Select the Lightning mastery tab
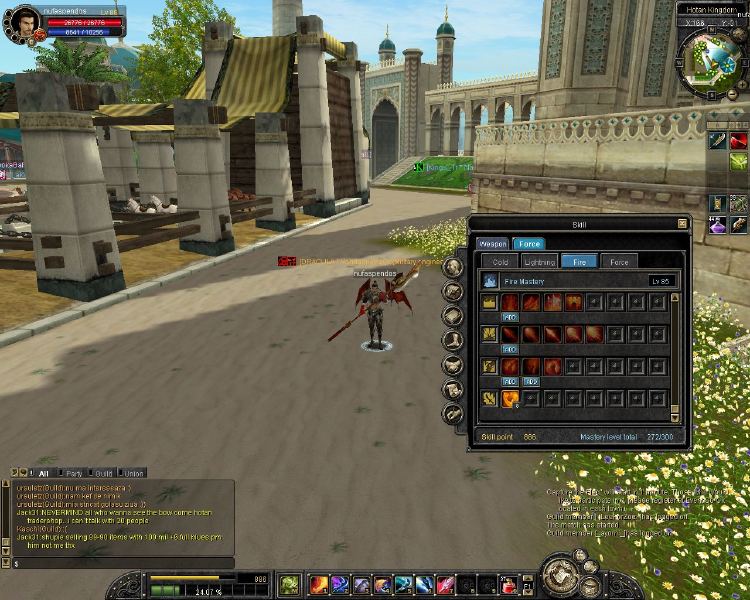The width and height of the screenshot is (750, 600). (x=539, y=261)
